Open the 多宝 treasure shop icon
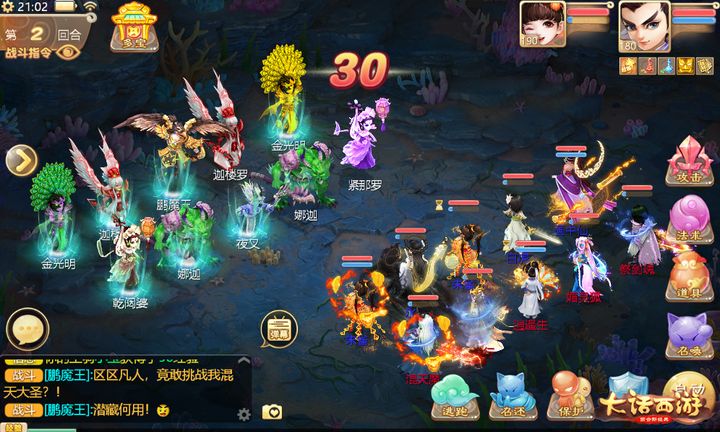 (130, 25)
